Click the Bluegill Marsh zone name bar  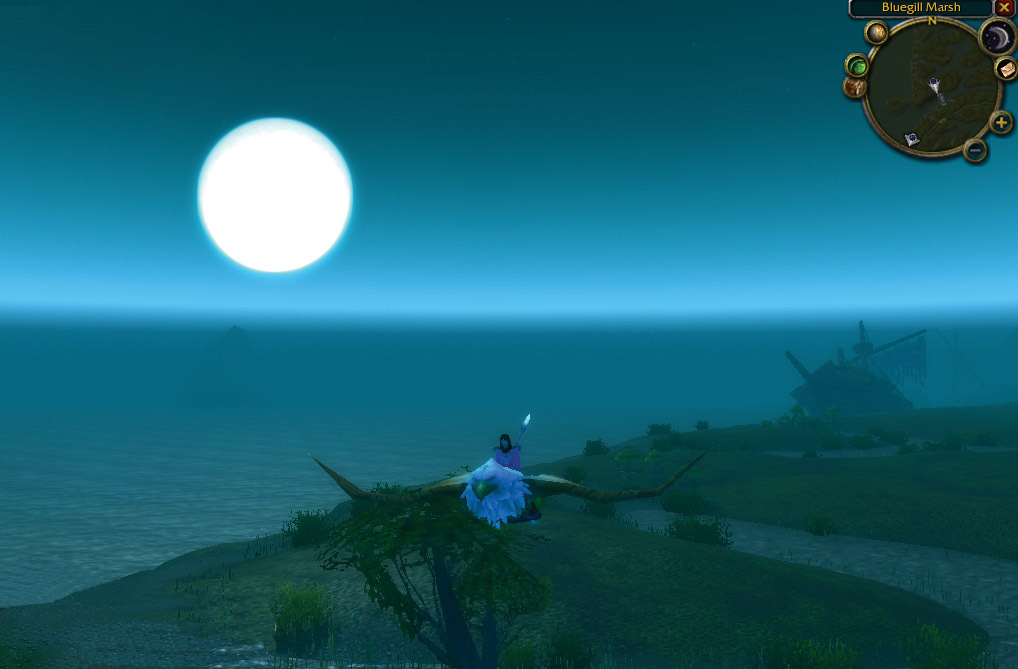(921, 8)
